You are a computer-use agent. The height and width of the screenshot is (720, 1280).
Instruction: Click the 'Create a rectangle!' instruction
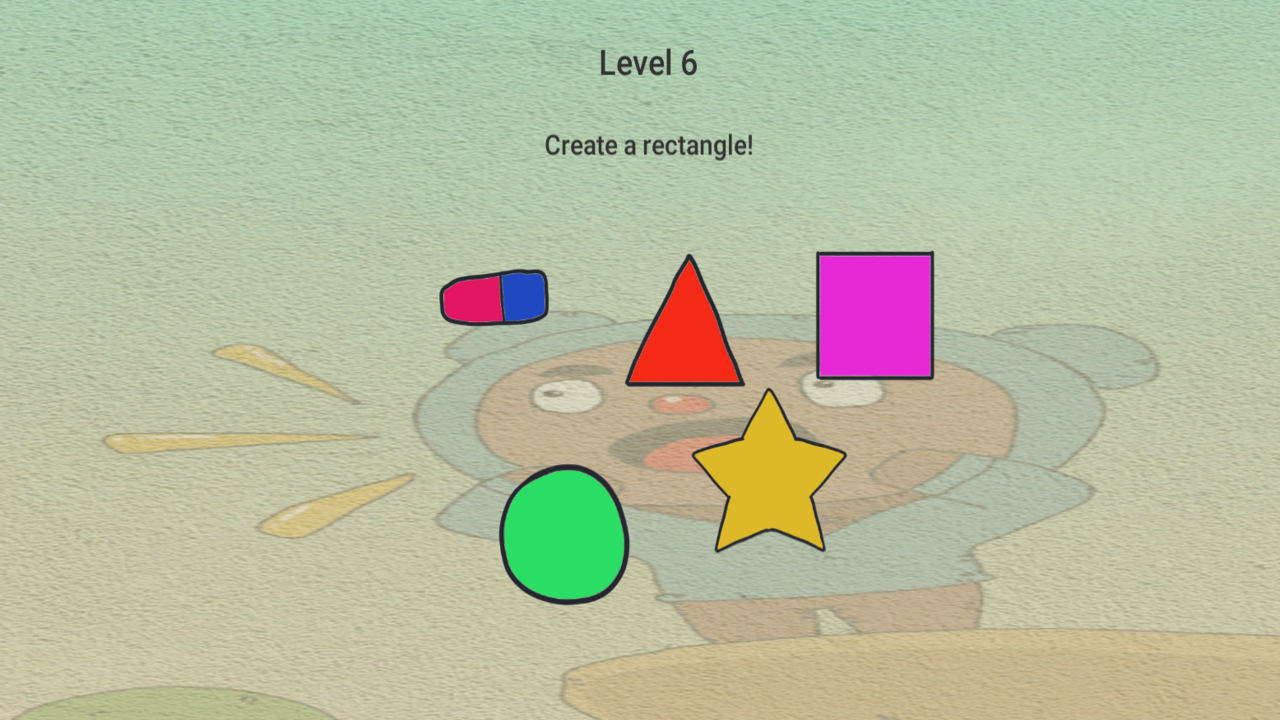650,146
